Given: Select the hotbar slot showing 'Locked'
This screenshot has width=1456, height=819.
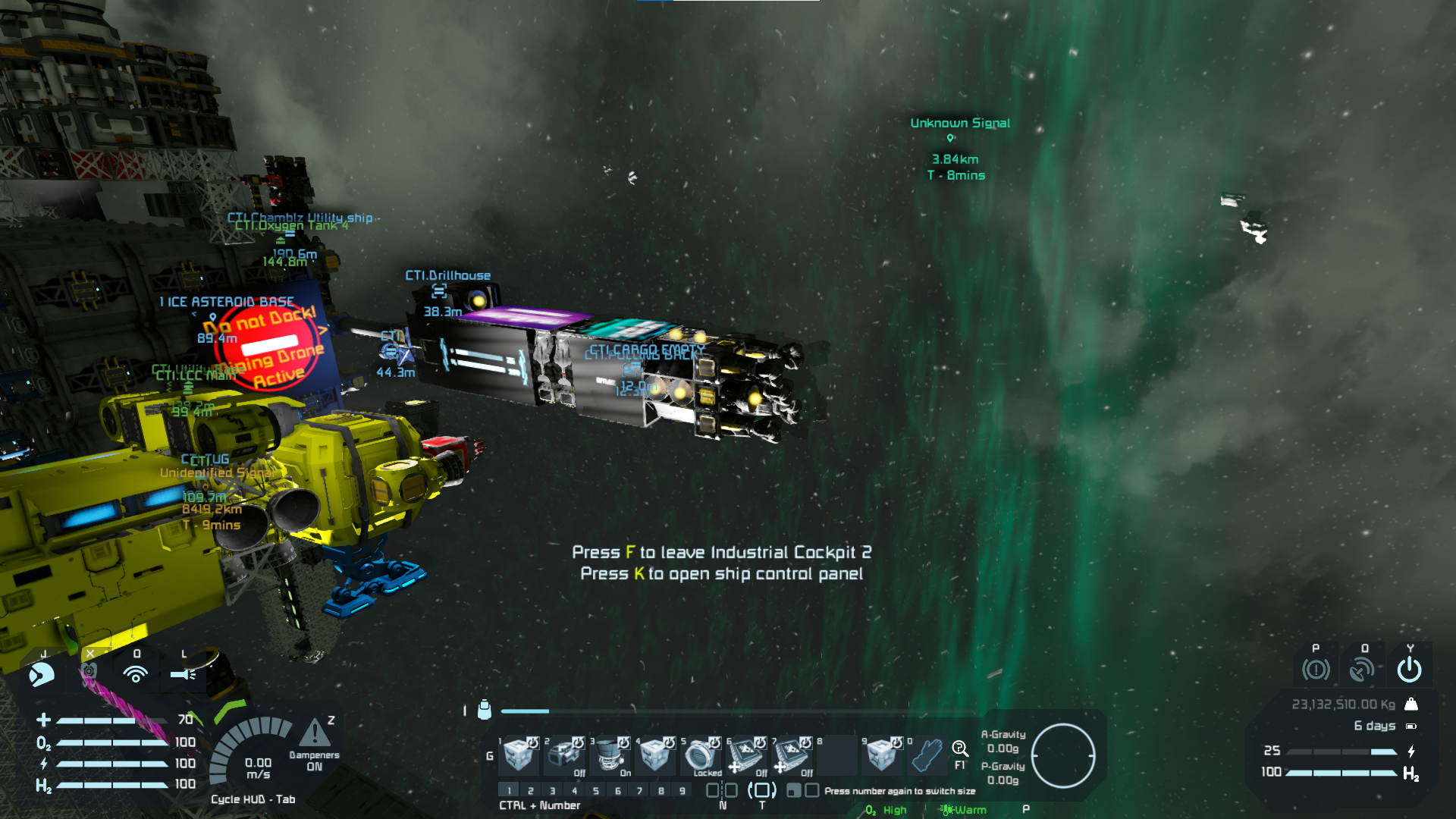Looking at the screenshot, I should pyautogui.click(x=701, y=755).
